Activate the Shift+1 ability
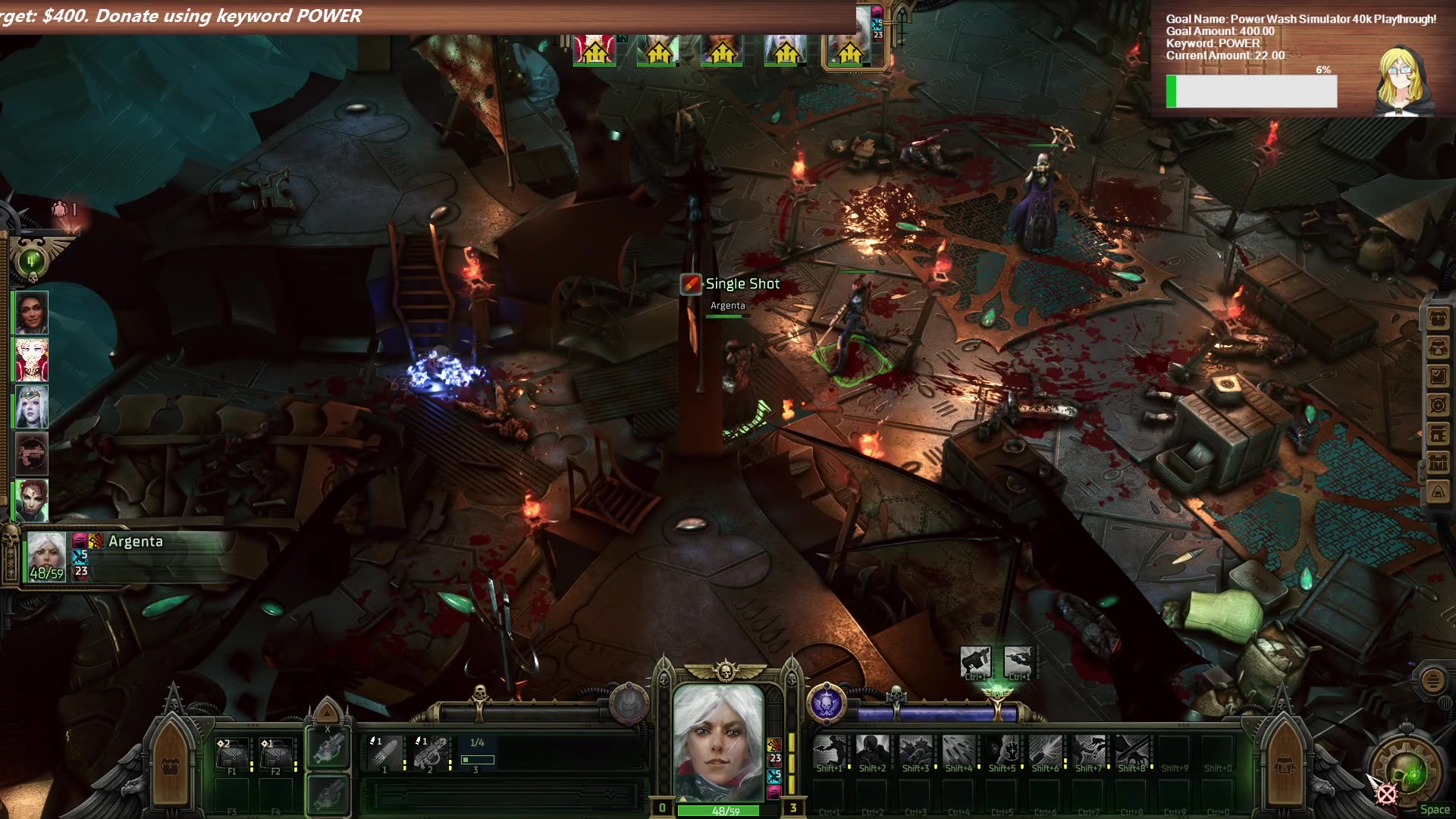Image resolution: width=1456 pixels, height=819 pixels. pos(830,752)
